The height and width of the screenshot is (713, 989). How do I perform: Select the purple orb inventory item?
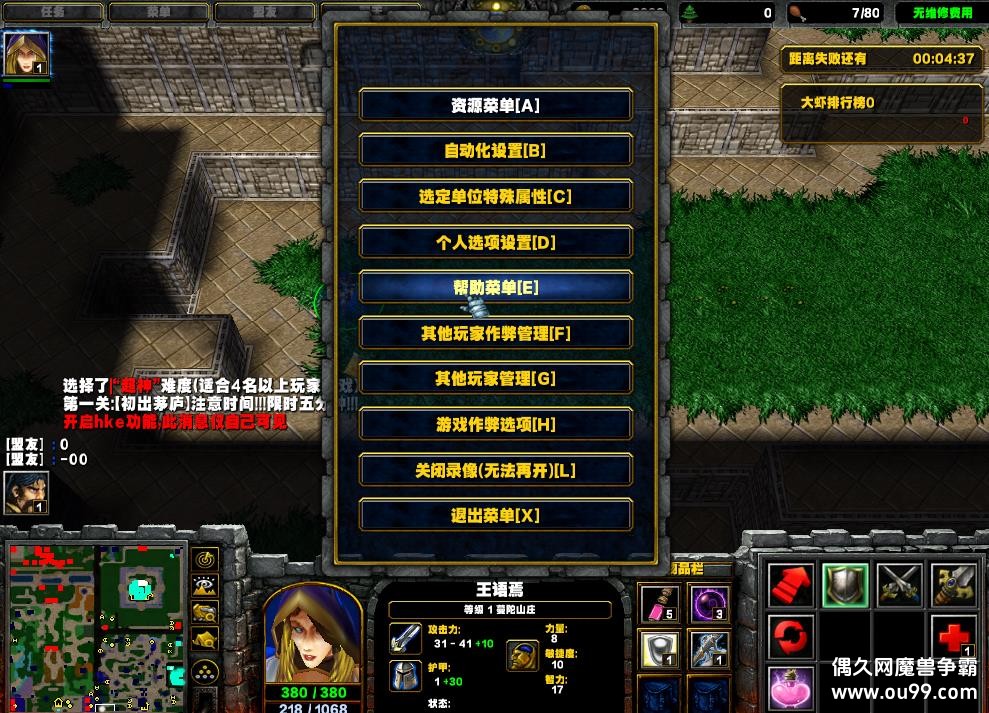point(708,603)
